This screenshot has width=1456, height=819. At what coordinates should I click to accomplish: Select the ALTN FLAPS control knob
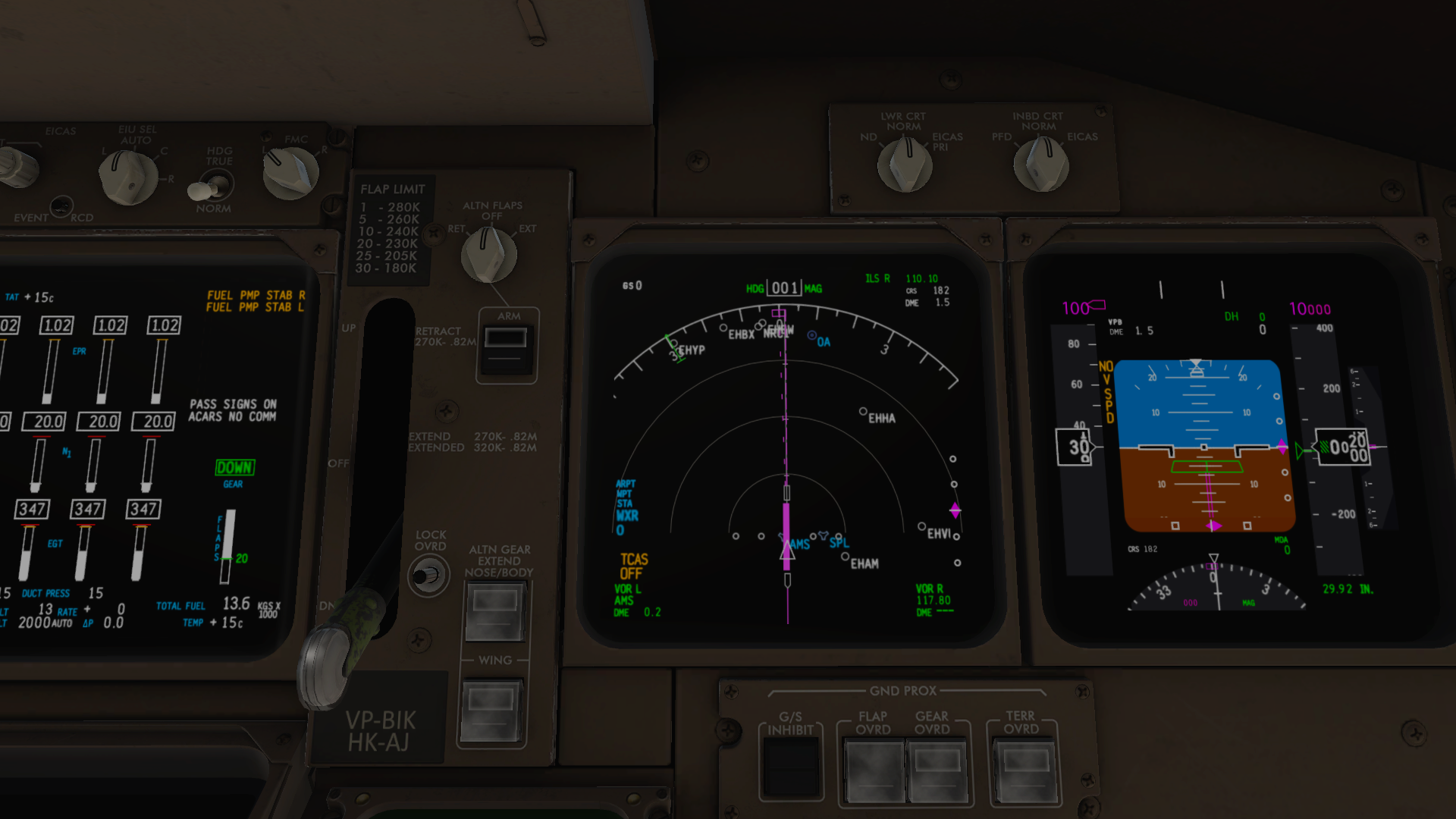pyautogui.click(x=488, y=254)
